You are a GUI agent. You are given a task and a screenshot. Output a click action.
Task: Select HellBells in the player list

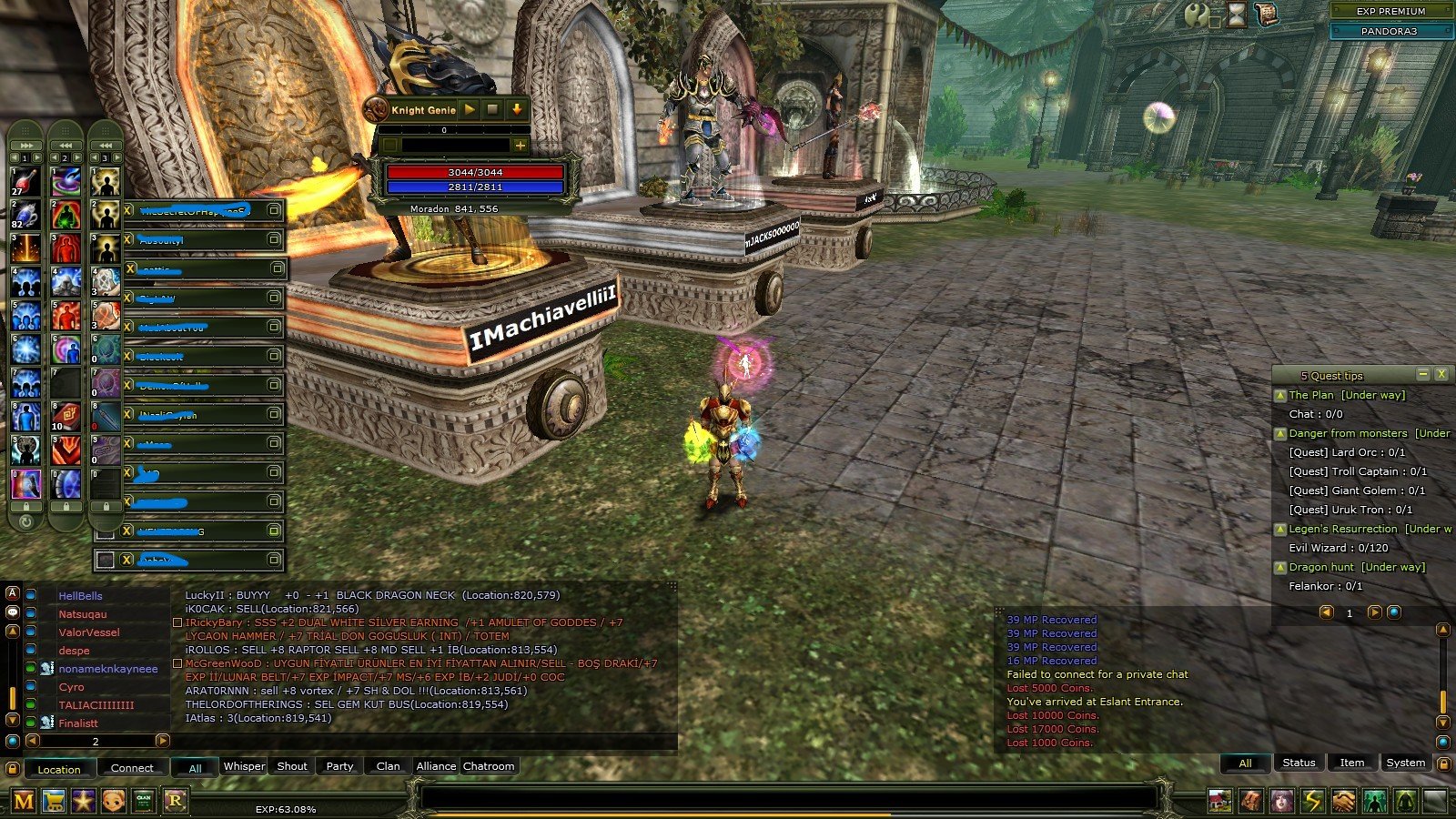80,596
